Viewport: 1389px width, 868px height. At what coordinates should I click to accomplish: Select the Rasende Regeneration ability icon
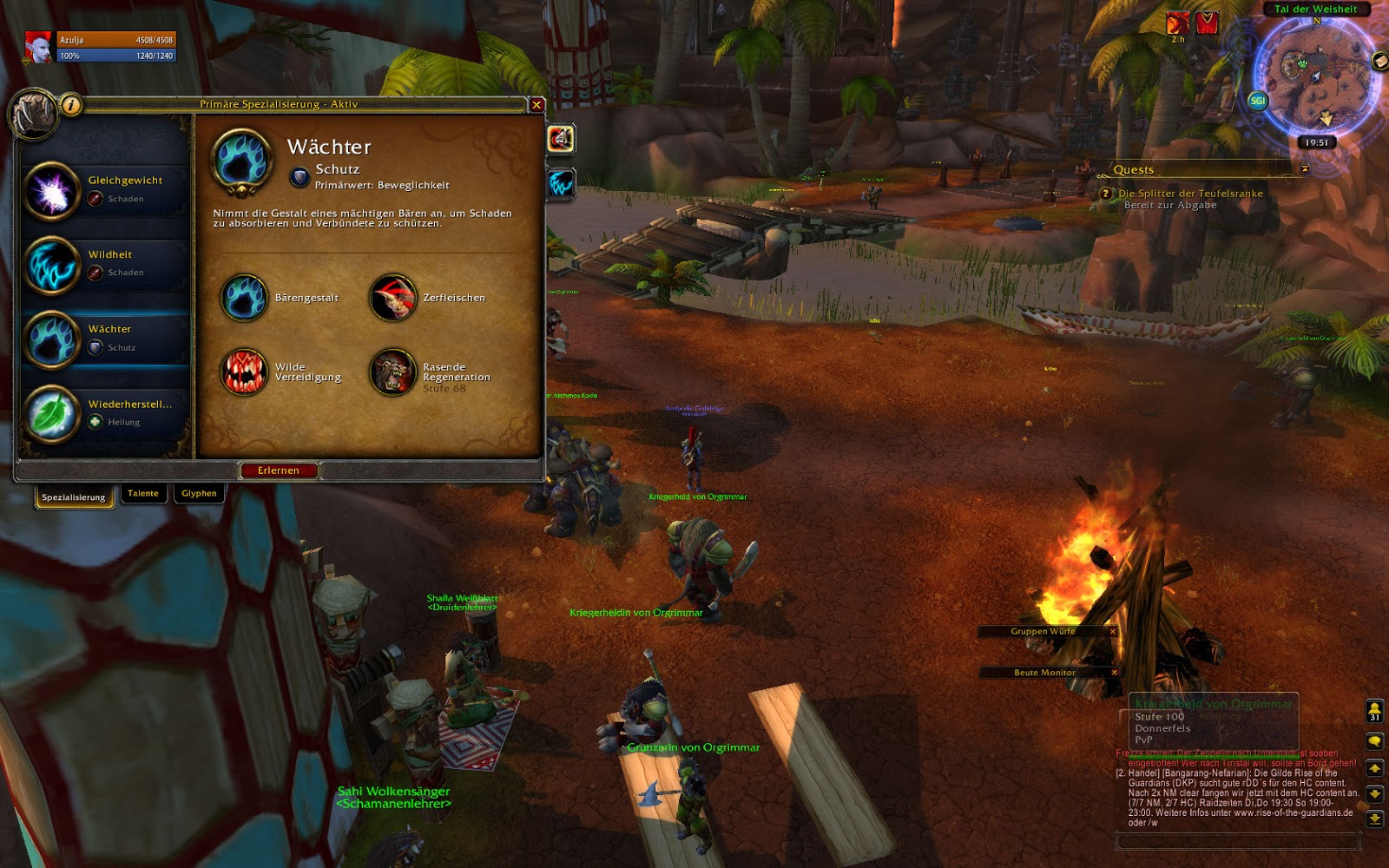[392, 372]
